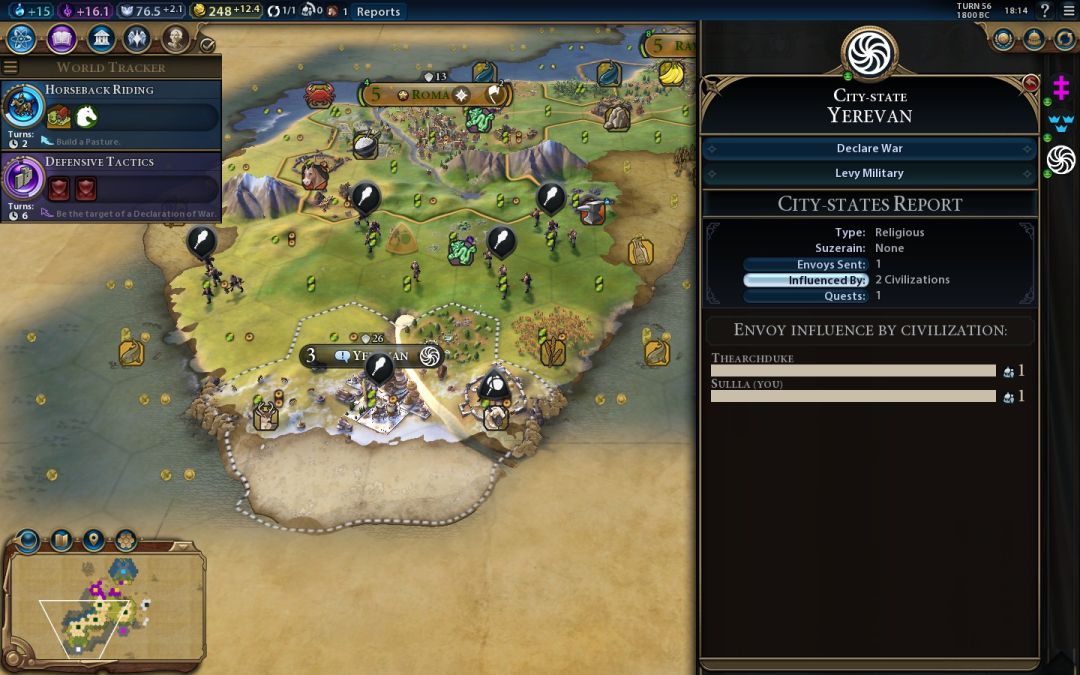Screen dimensions: 1080x675
Task: Click the minimap
Action: pyautogui.click(x=105, y=605)
